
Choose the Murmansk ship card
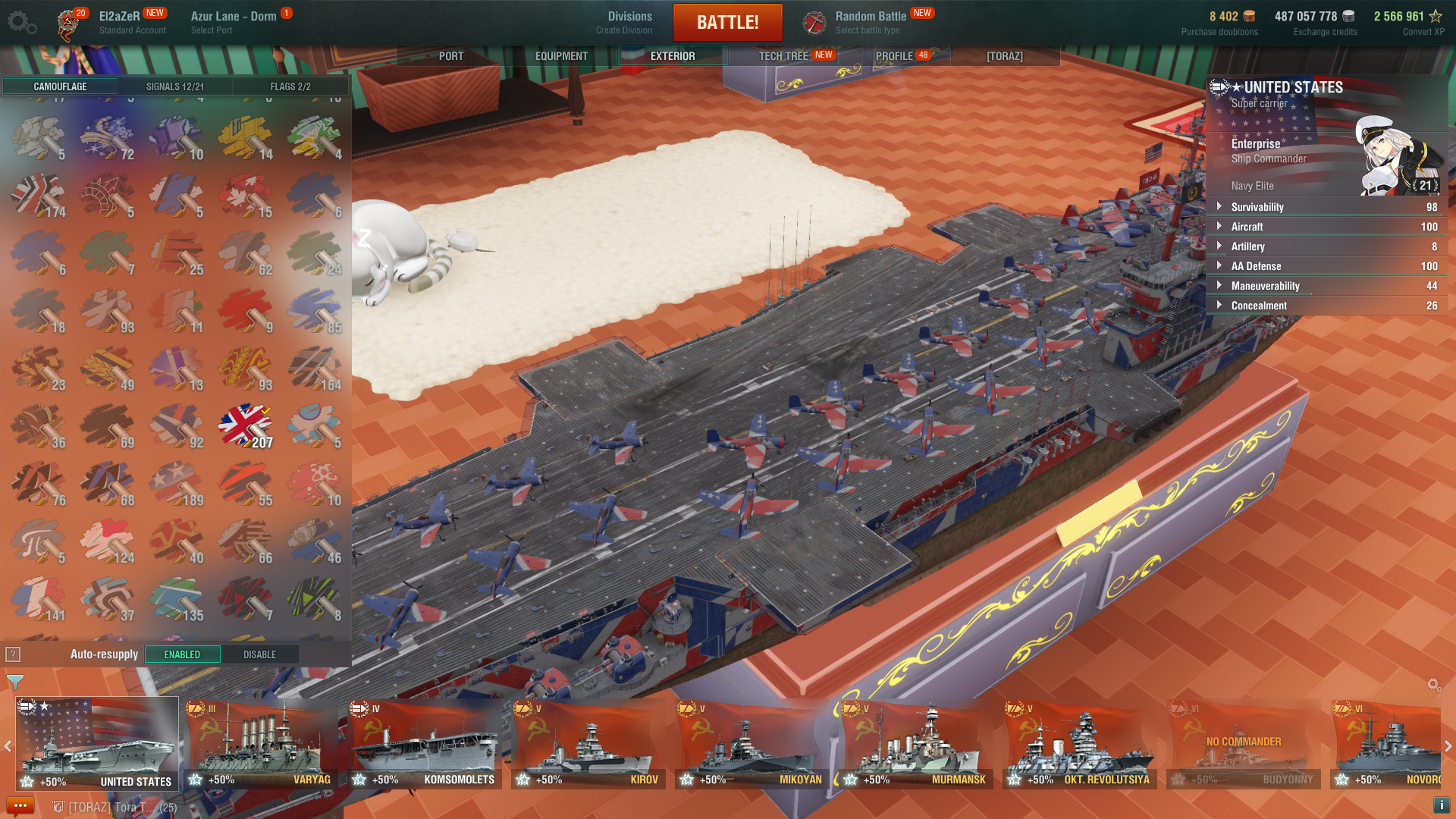click(x=915, y=743)
